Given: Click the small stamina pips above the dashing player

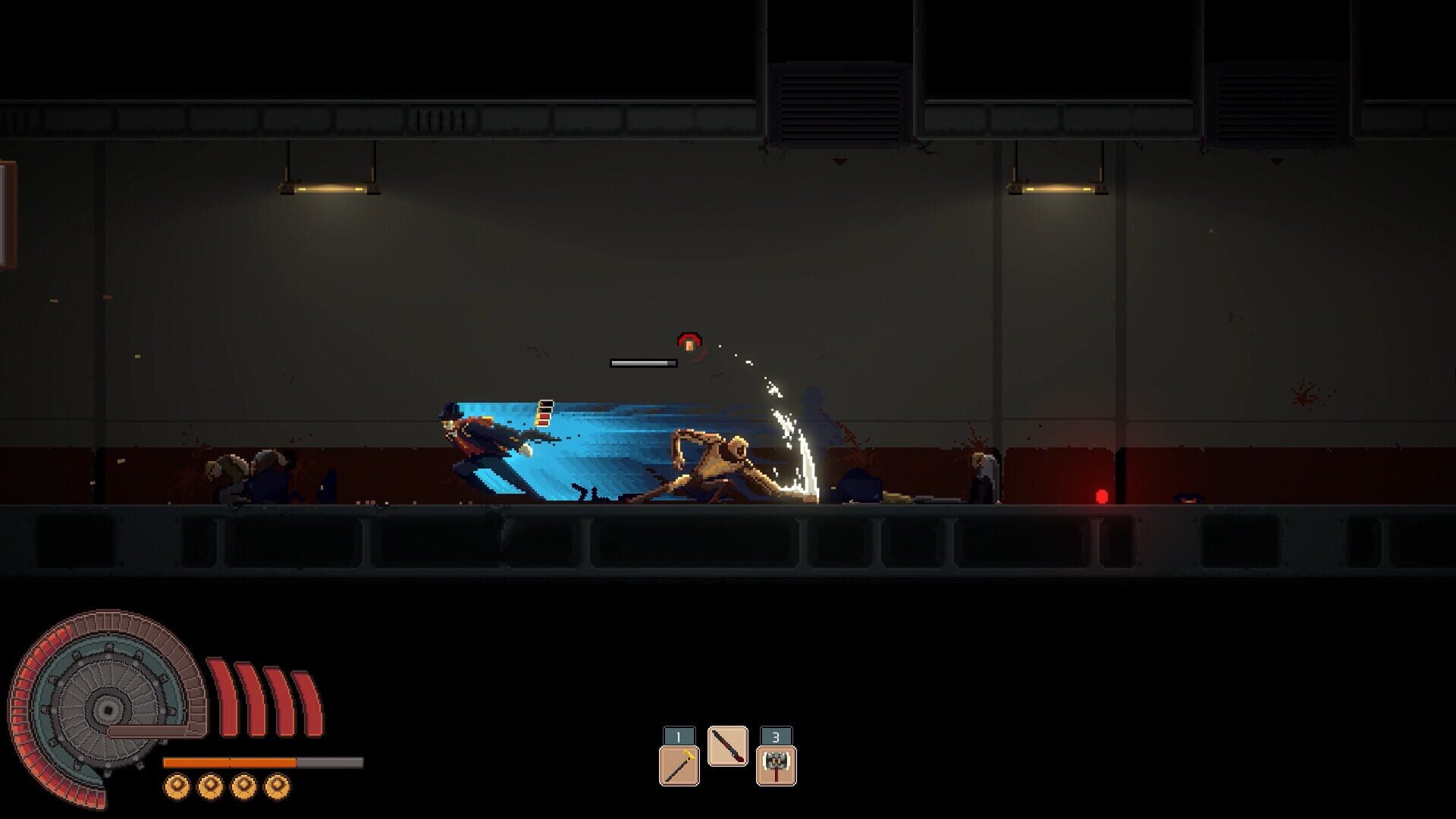Looking at the screenshot, I should pos(544,413).
